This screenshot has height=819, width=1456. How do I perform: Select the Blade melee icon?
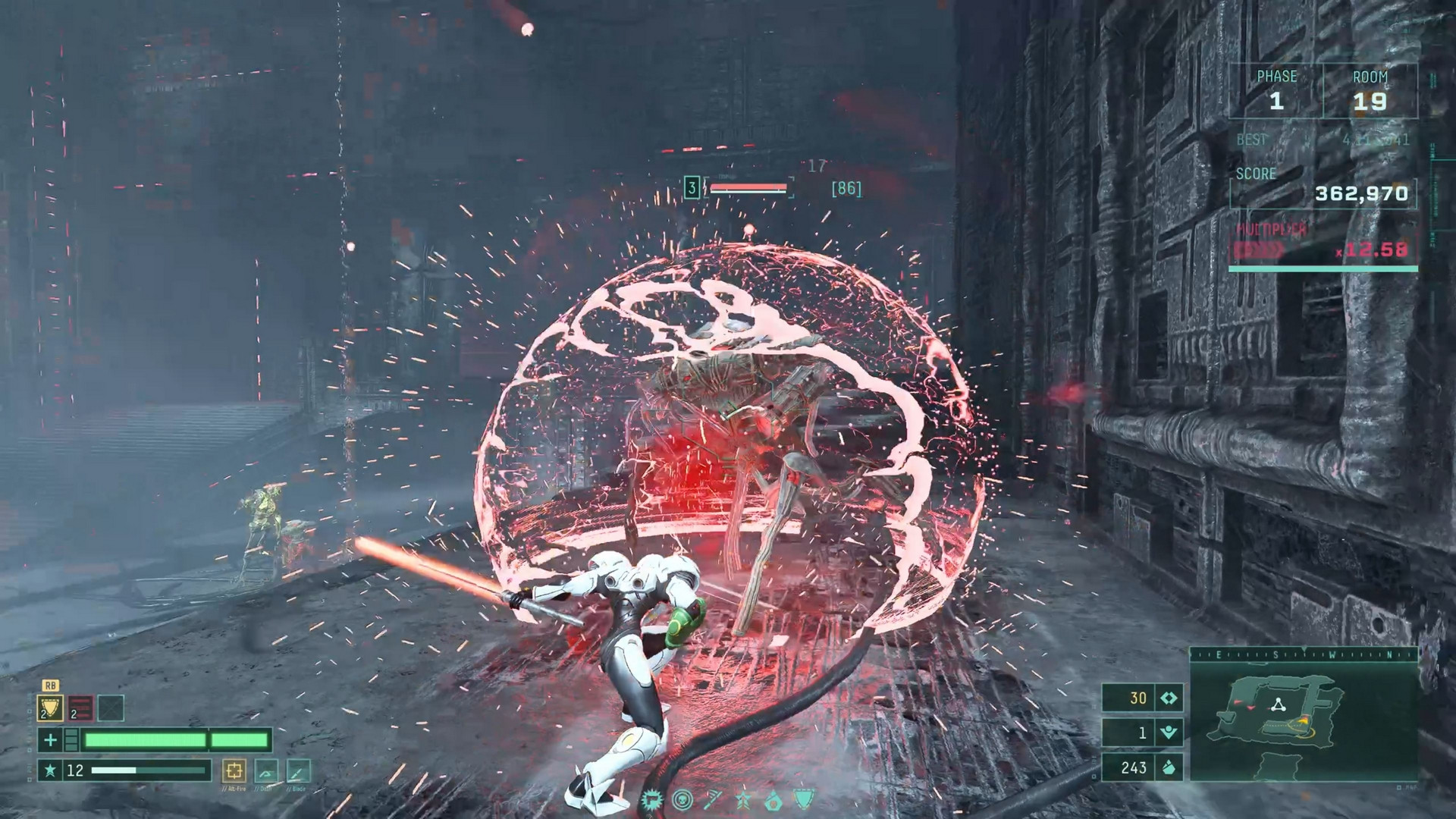pos(299,772)
